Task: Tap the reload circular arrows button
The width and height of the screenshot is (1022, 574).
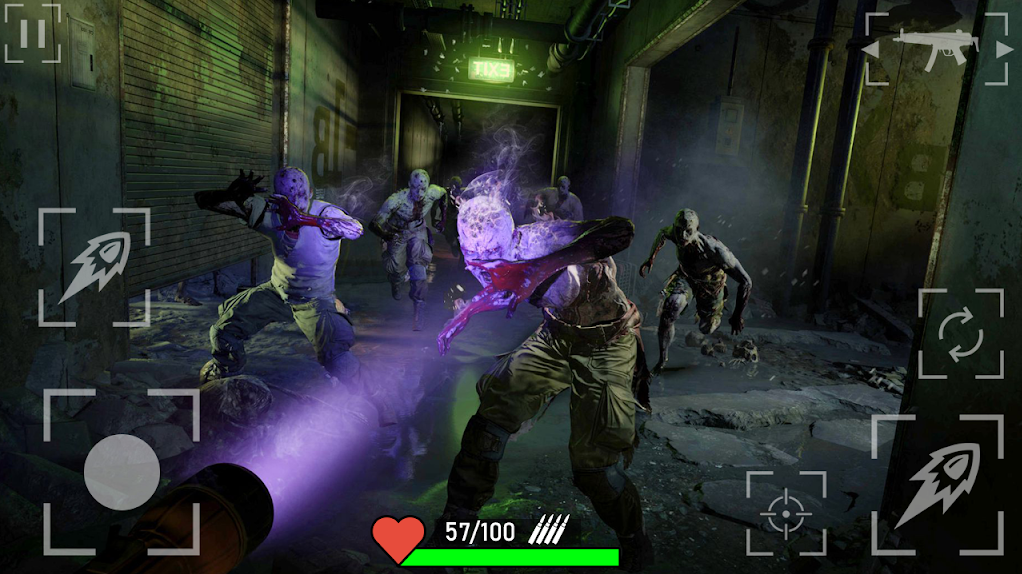Action: click(x=960, y=334)
